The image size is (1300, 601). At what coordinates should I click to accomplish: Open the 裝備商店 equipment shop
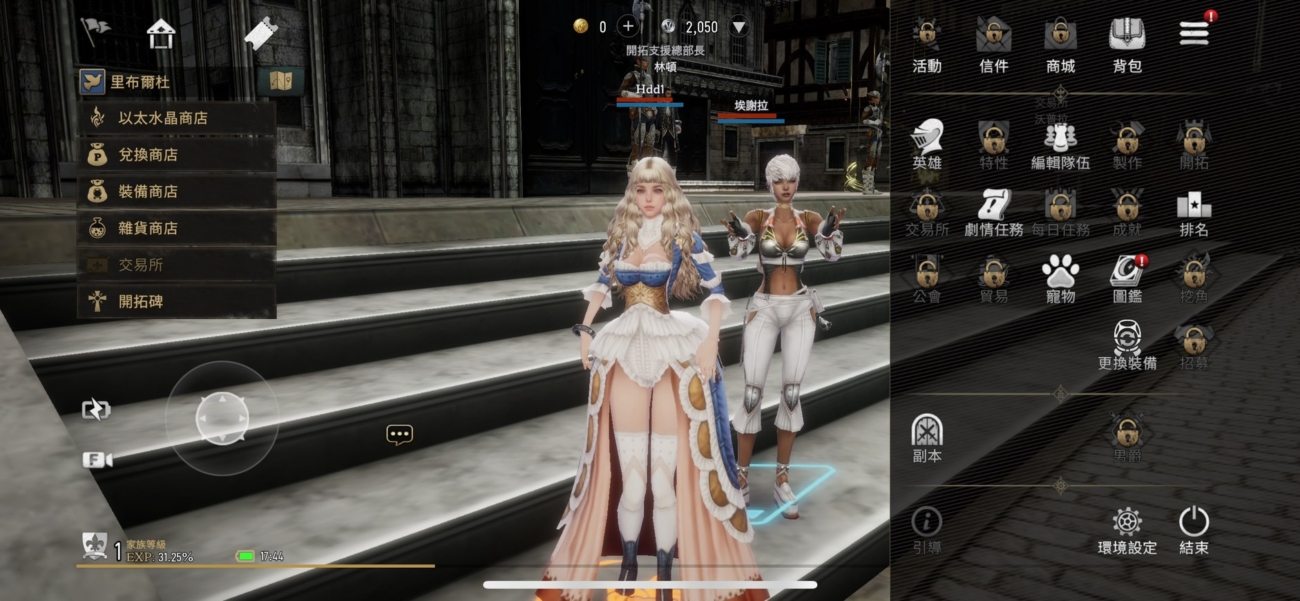click(x=176, y=191)
